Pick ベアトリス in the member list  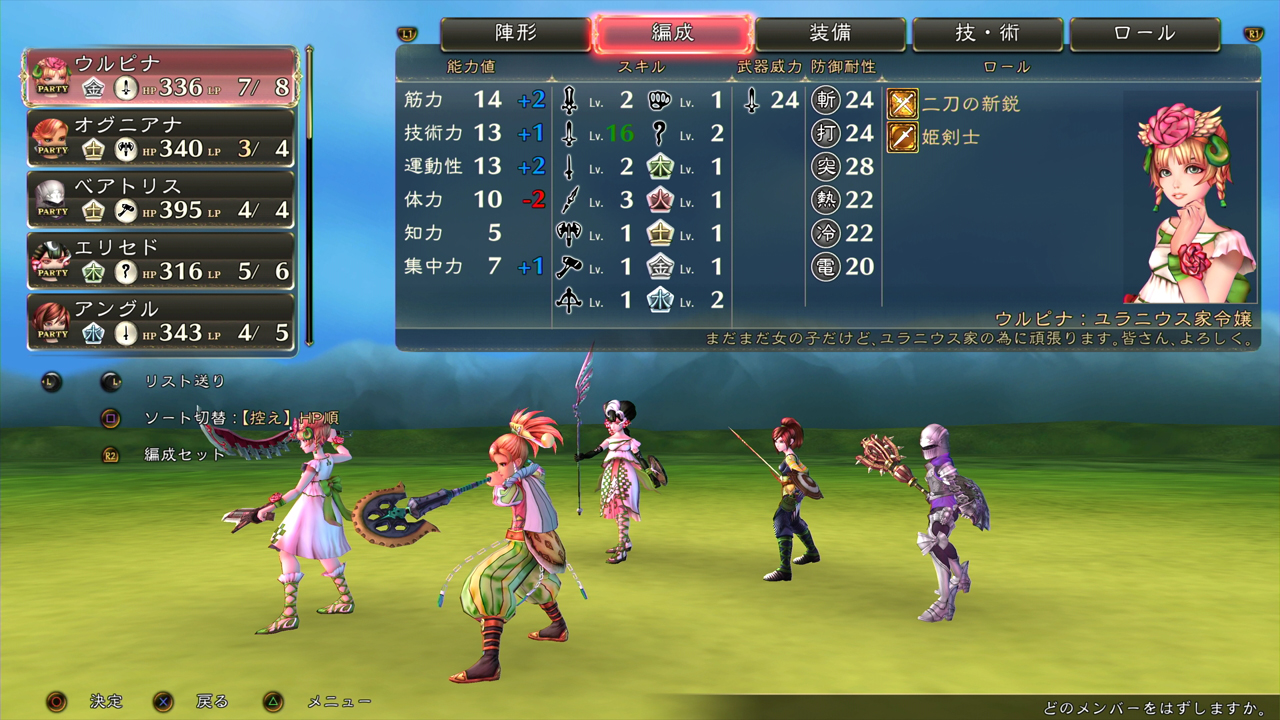(x=161, y=199)
